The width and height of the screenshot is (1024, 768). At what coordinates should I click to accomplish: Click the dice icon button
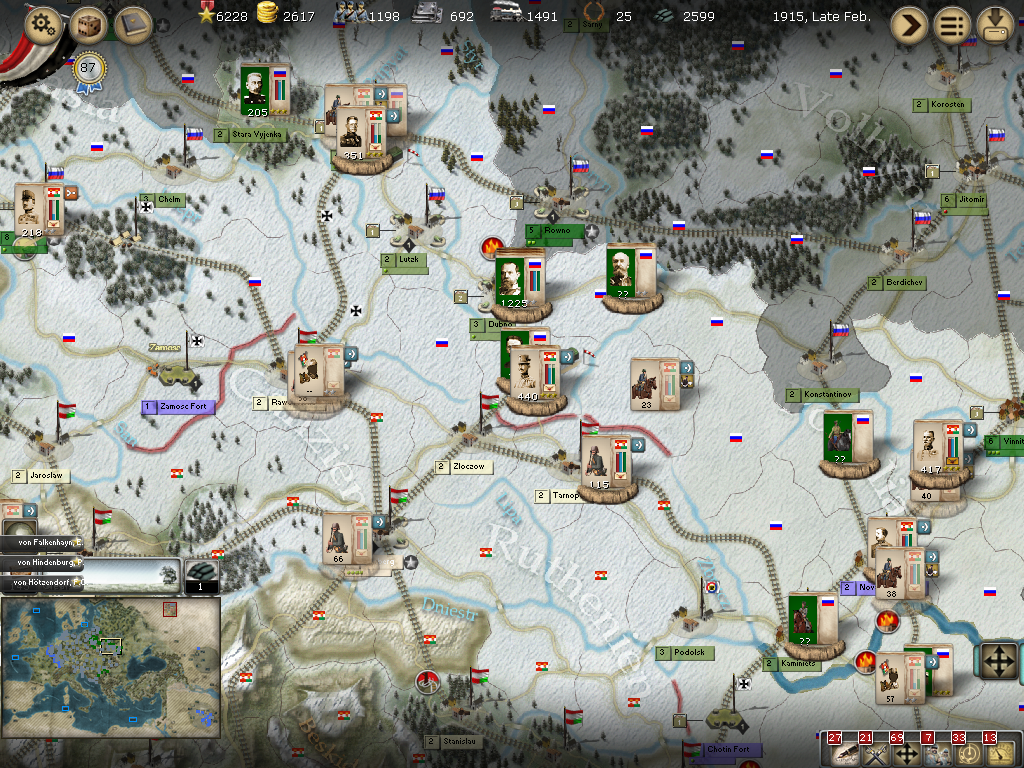pyautogui.click(x=88, y=24)
